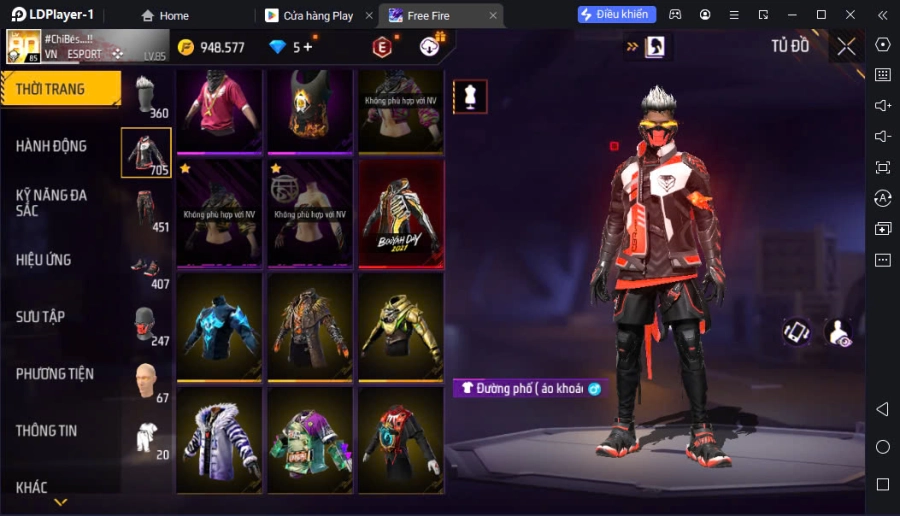Switch to PHƯƠNG TIỆN vehicles tab
This screenshot has width=900, height=516.
(x=55, y=374)
